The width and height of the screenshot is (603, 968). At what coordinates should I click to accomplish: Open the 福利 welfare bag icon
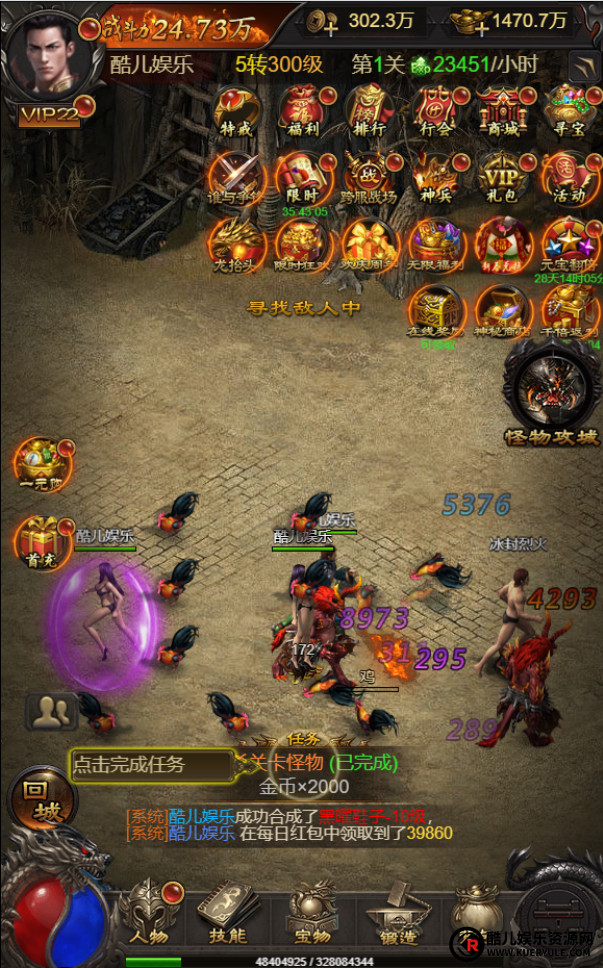302,112
